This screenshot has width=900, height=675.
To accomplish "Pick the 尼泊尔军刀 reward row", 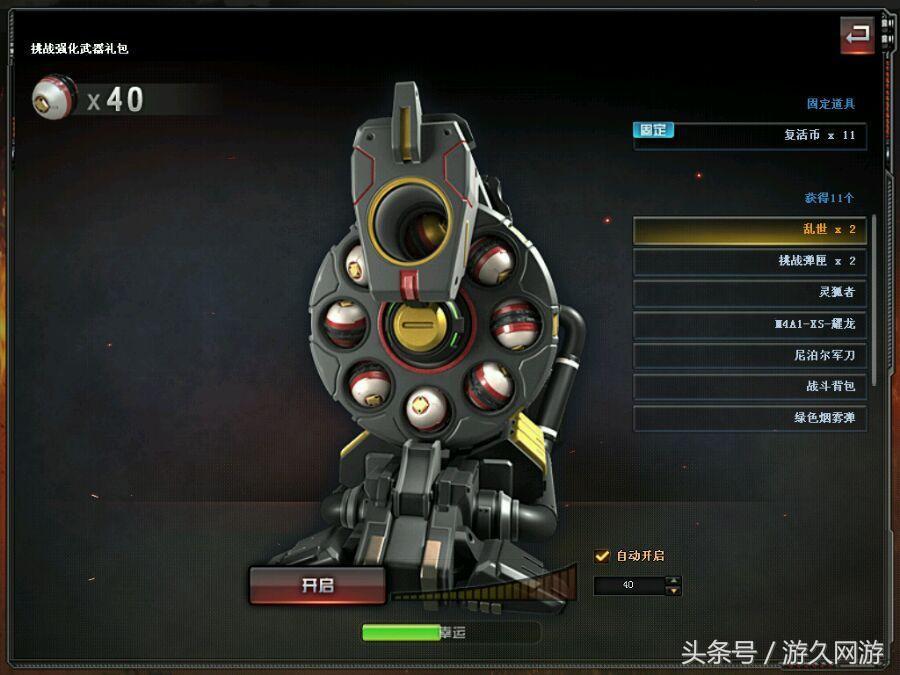I will pyautogui.click(x=749, y=356).
